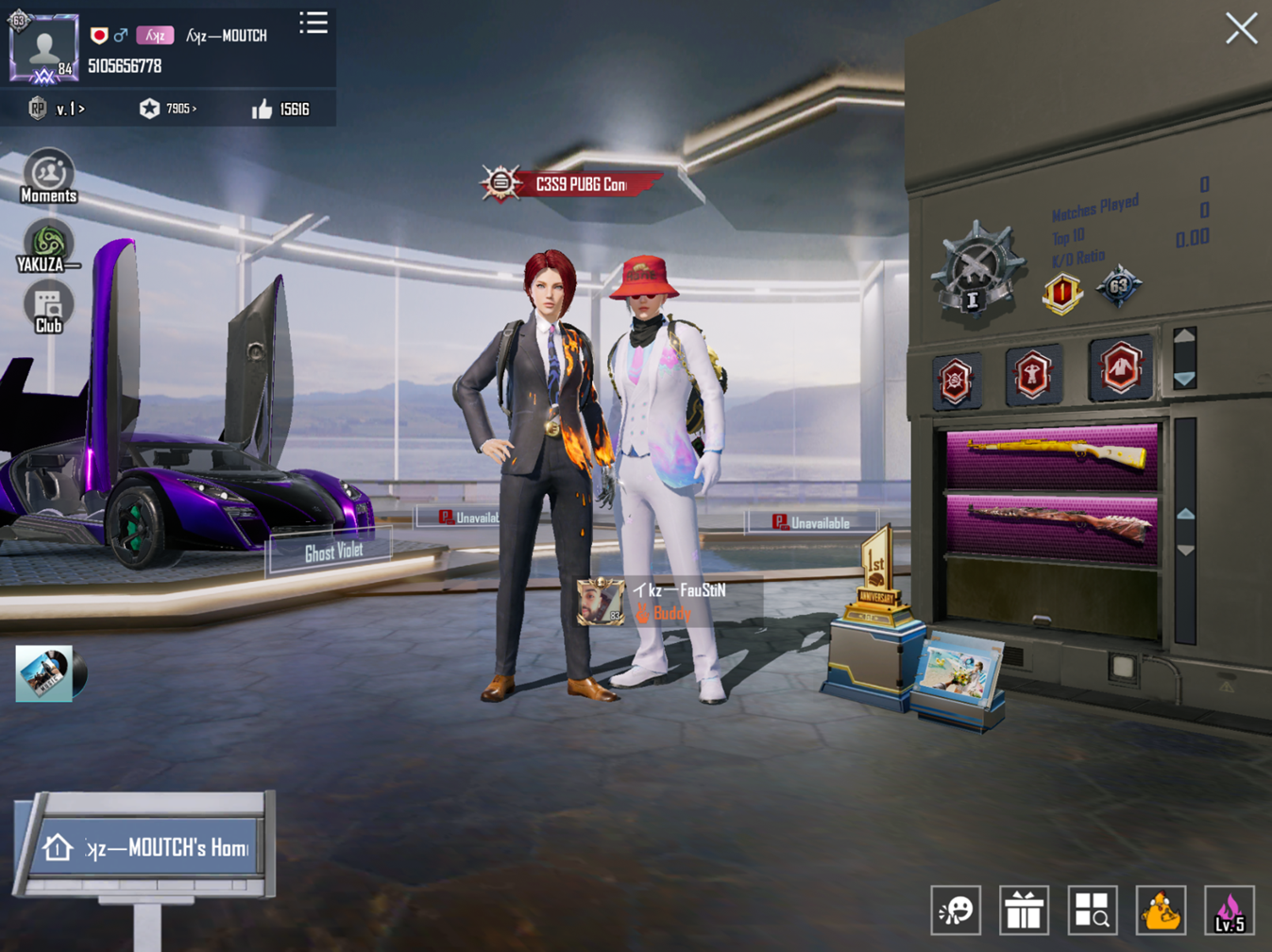Tap the player avatar portrait
The image size is (1272, 952).
(43, 47)
